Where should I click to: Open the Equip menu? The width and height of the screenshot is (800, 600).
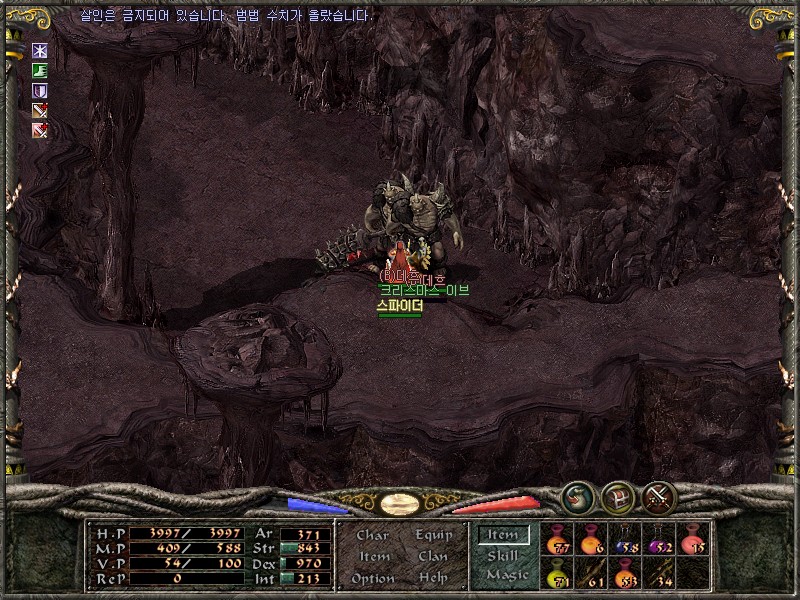click(434, 535)
